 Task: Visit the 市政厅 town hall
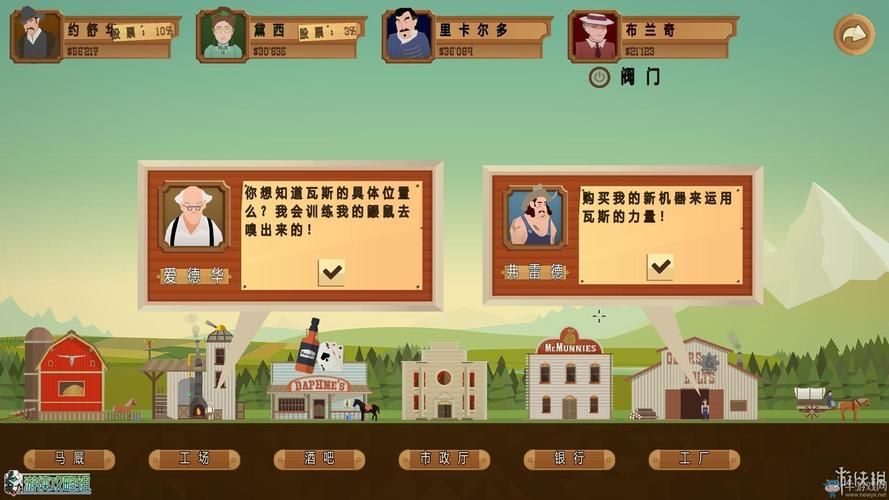click(444, 459)
